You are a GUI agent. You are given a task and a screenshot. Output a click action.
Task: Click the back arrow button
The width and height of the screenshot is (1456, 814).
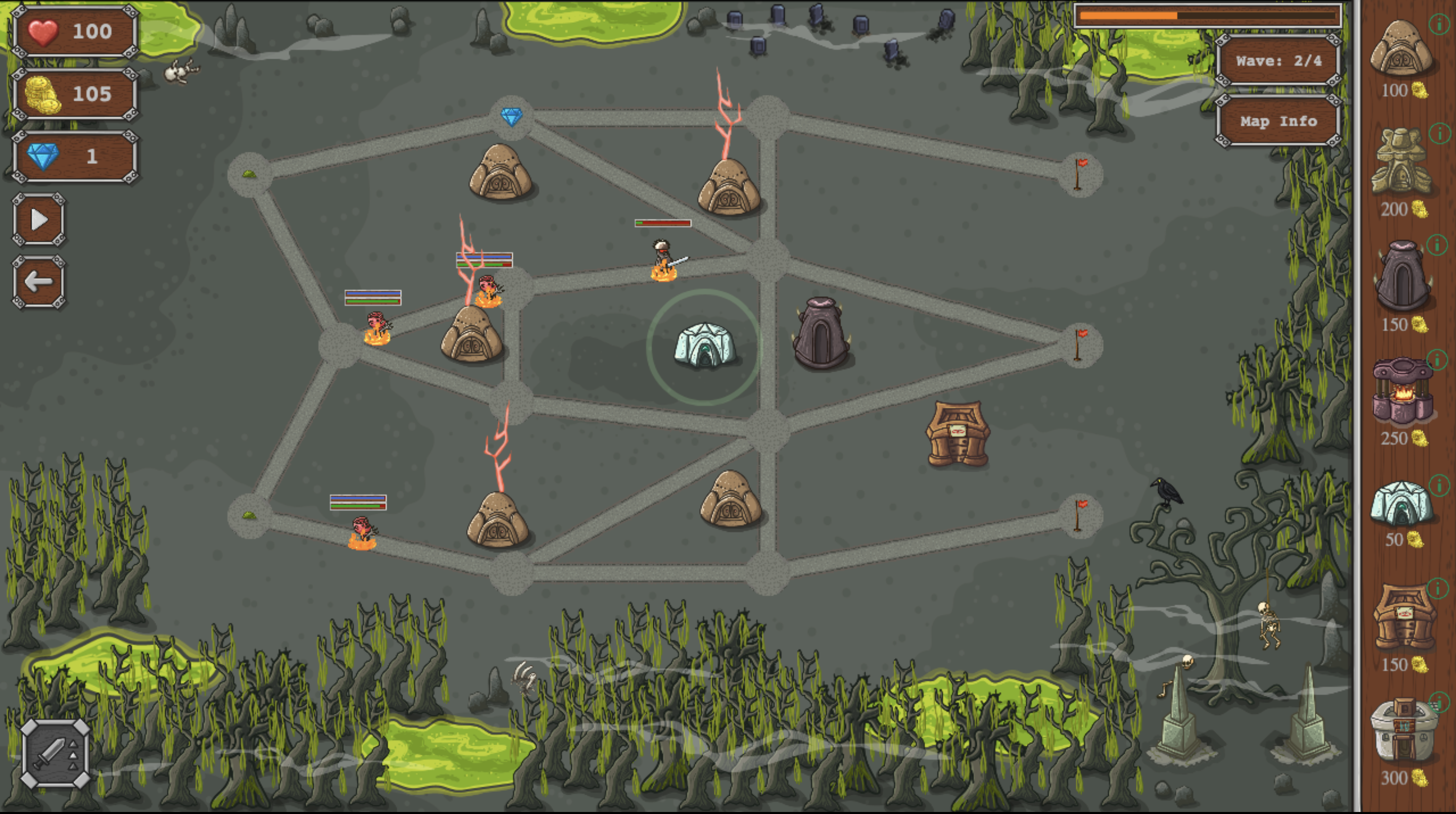(38, 282)
